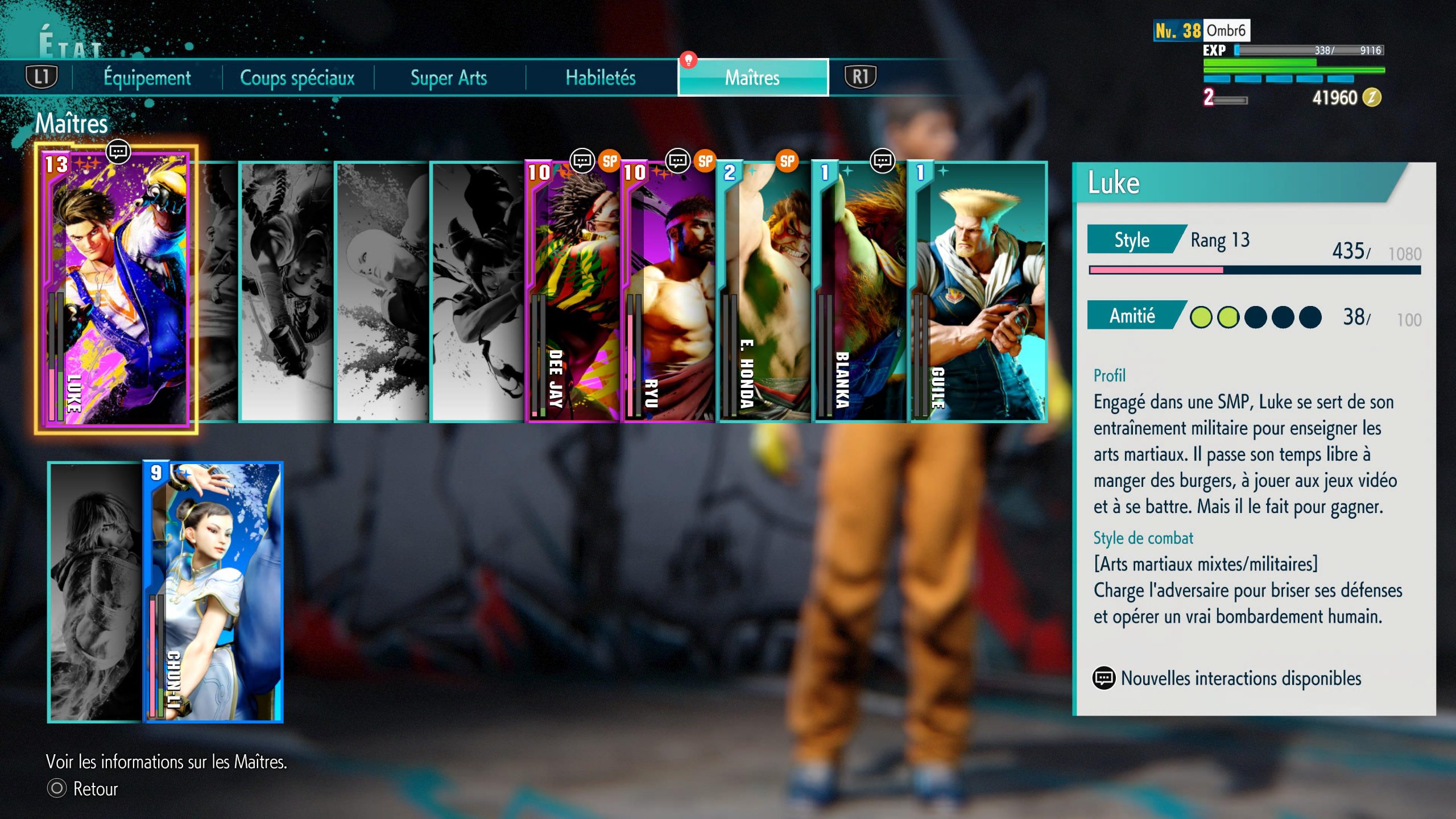Choose the Luke master card
Viewport: 1456px width, 819px height.
(x=117, y=290)
